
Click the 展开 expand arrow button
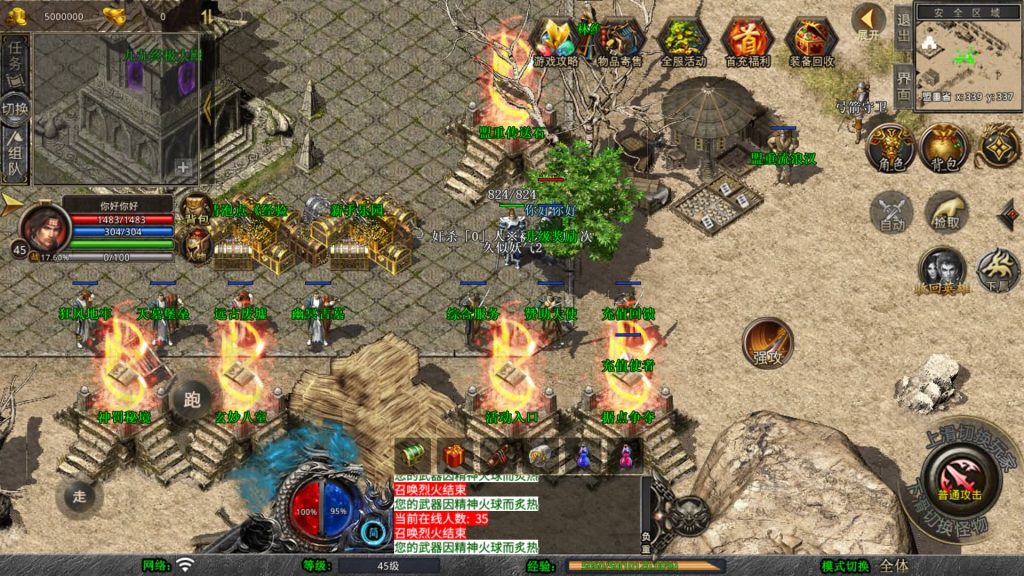click(868, 22)
